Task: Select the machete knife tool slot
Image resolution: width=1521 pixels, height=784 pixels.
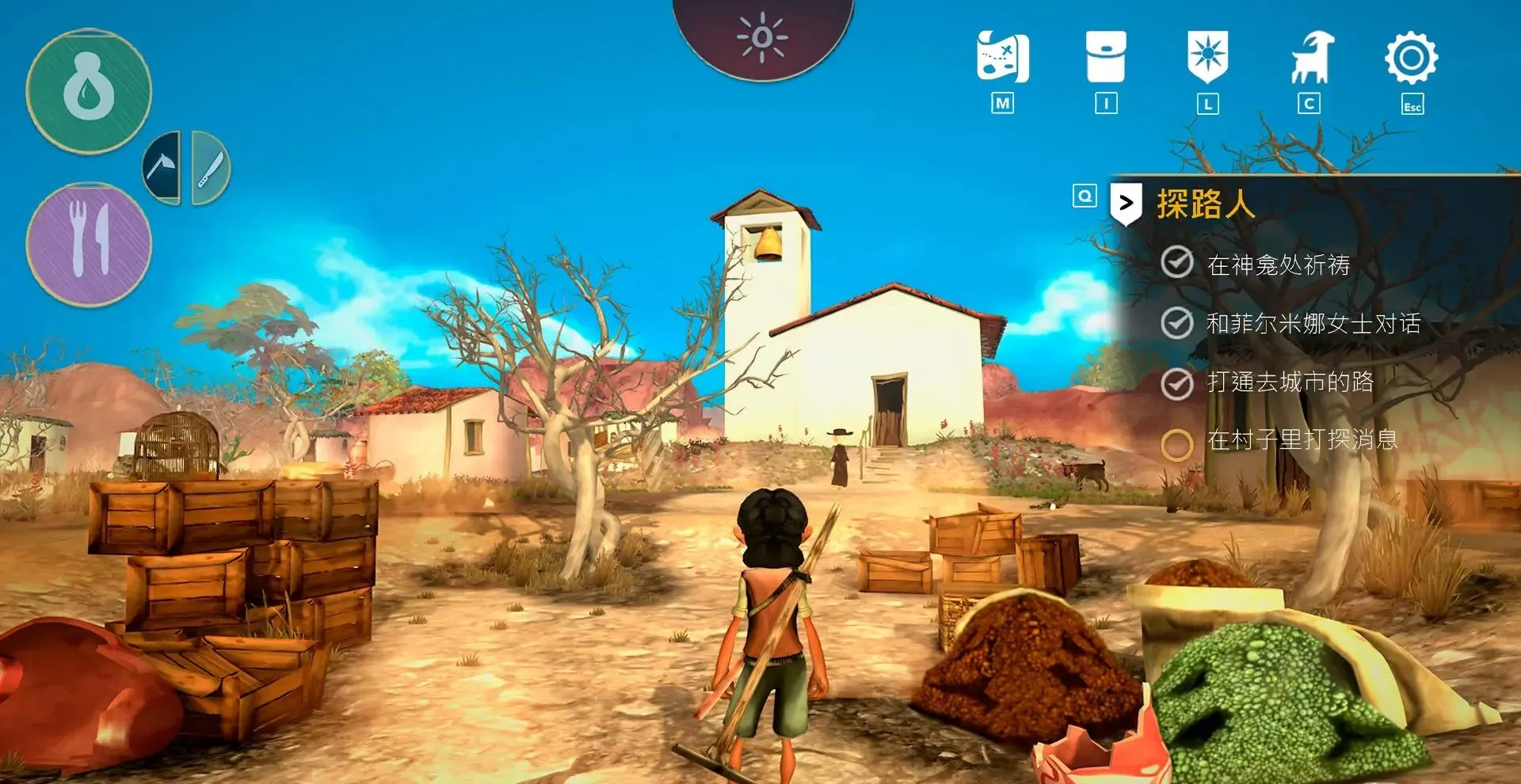Action: [210, 168]
